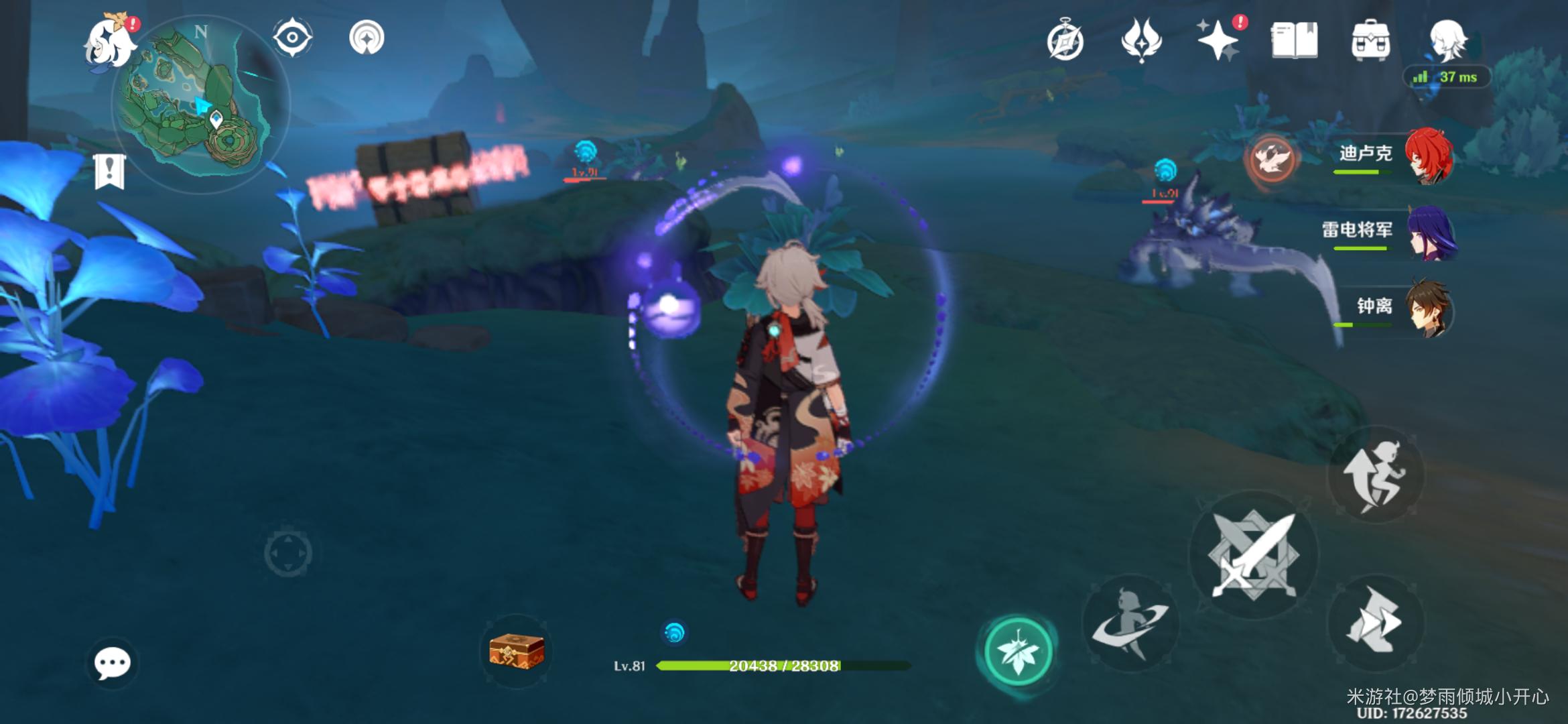Open the Adventurer Handbook book icon
This screenshot has height=724, width=1568.
(x=1295, y=40)
